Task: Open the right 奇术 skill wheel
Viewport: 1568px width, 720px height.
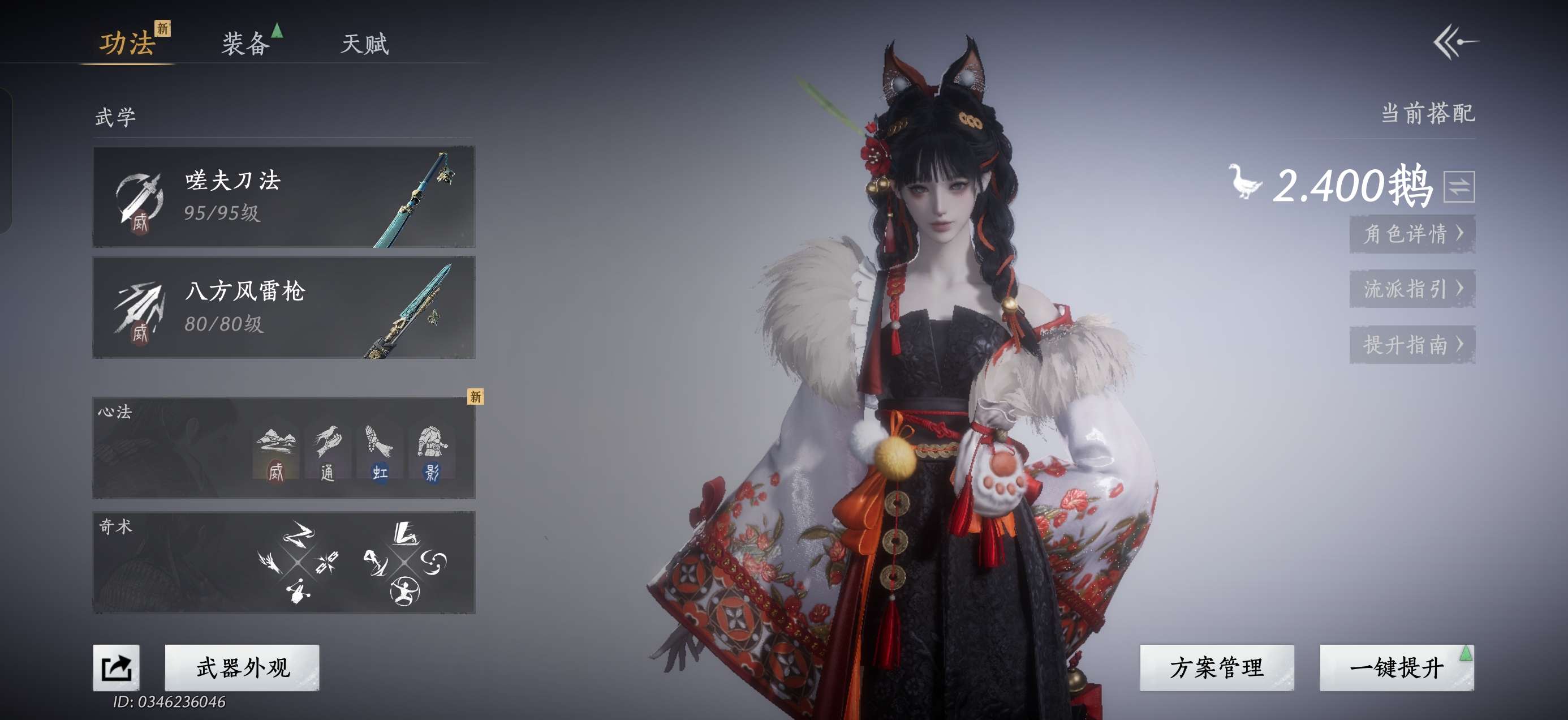Action: (404, 562)
